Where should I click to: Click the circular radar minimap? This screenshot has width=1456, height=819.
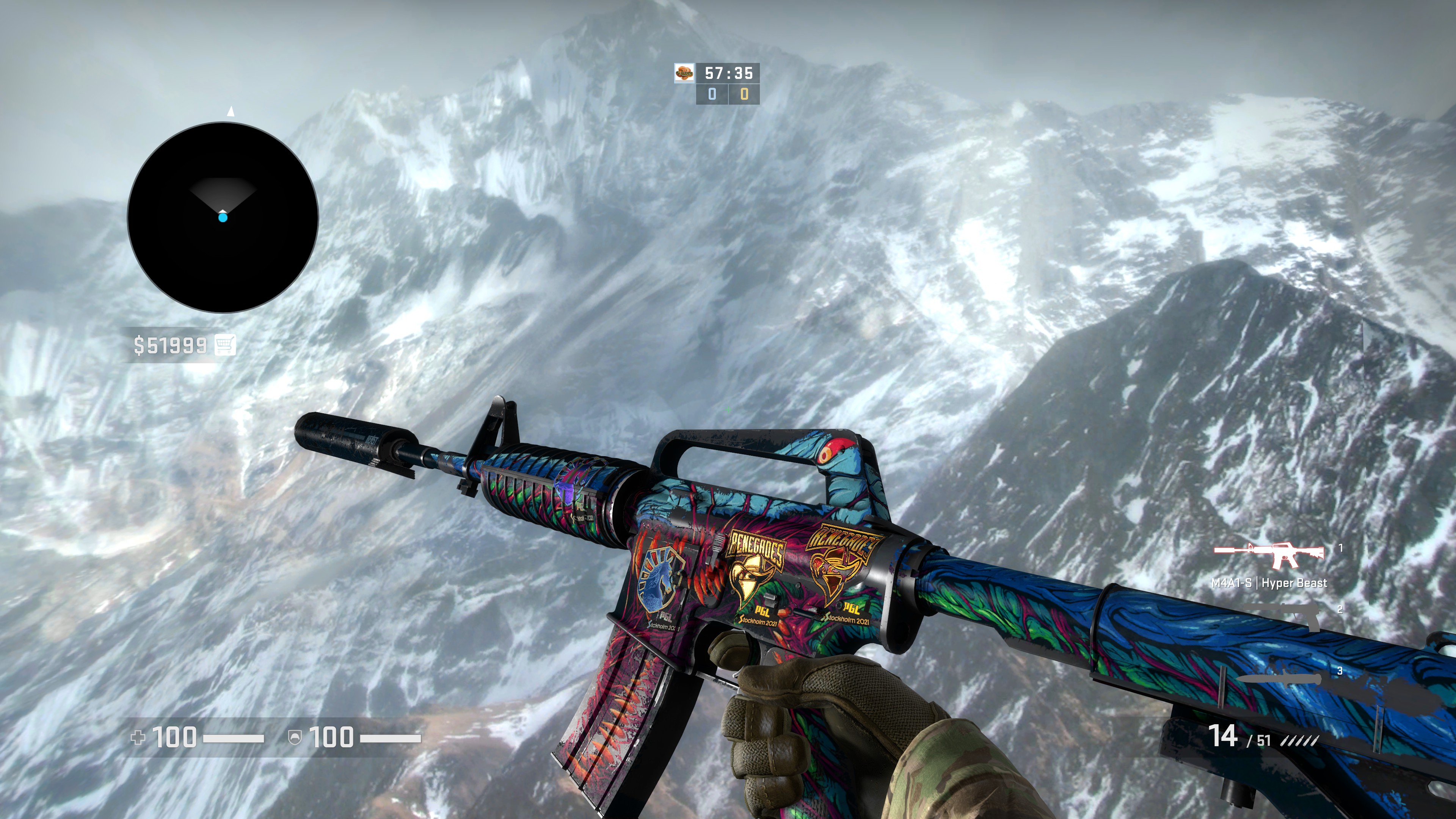(223, 218)
